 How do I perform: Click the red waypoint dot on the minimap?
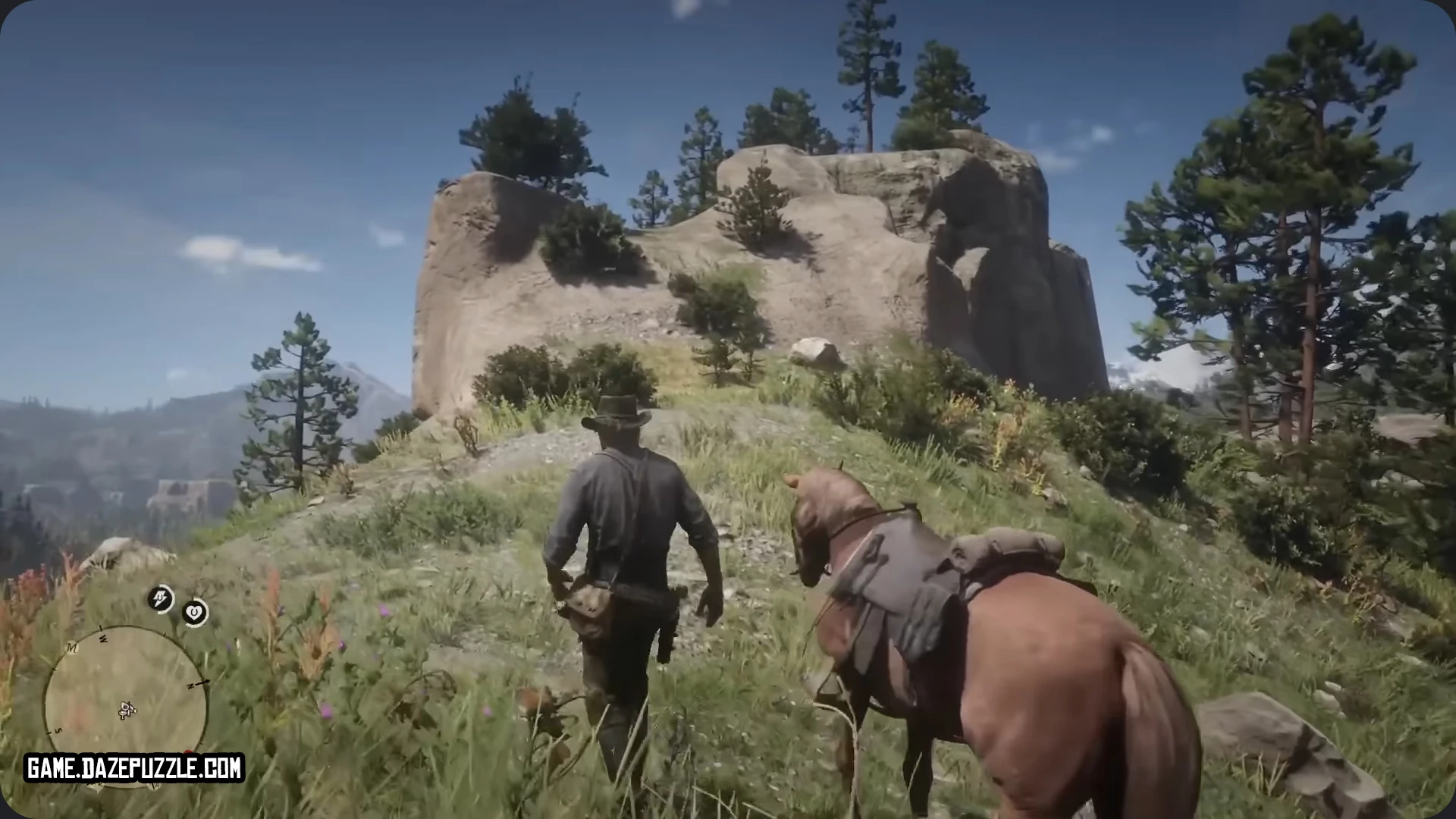[x=188, y=751]
